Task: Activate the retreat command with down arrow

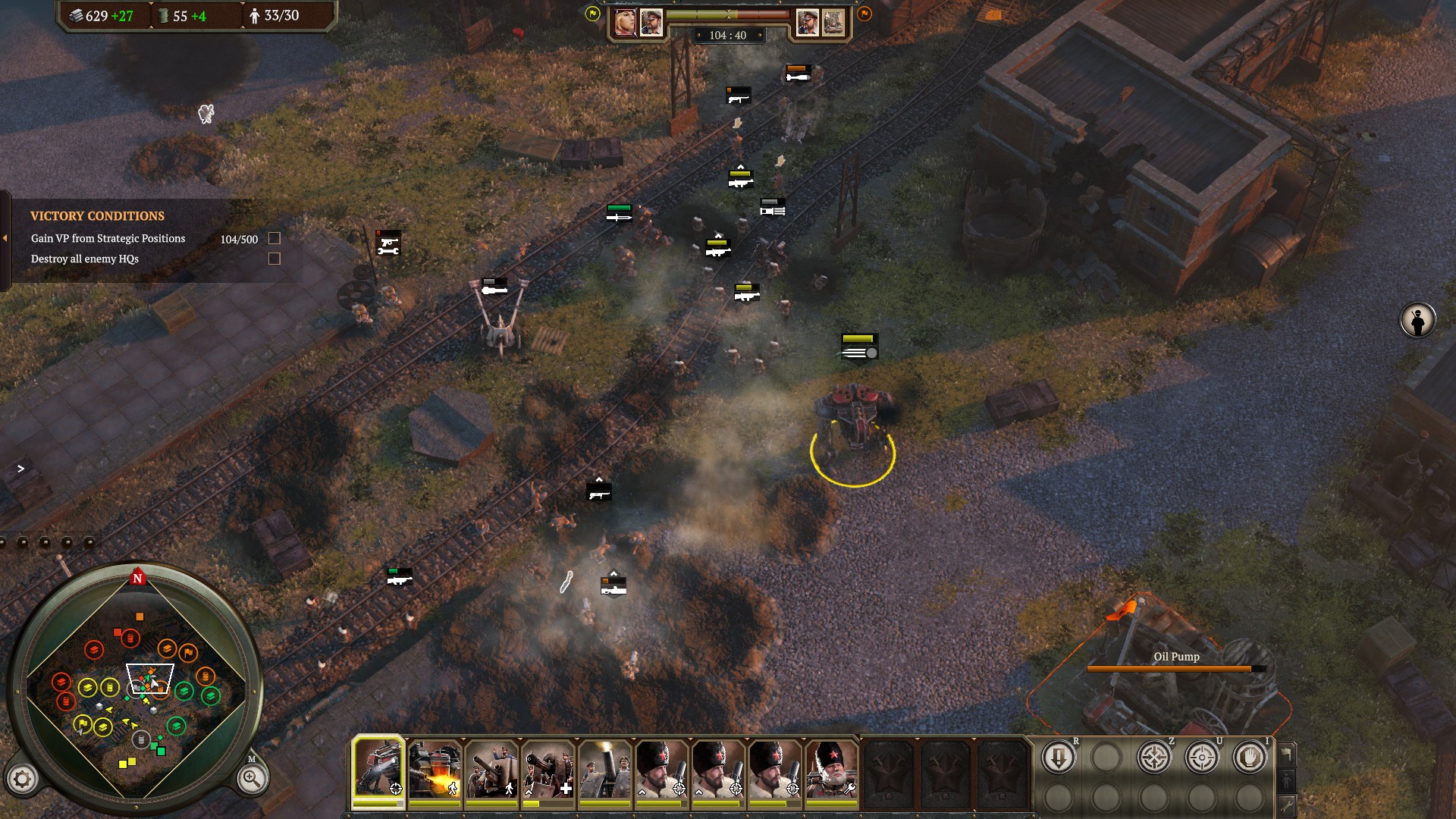Action: [x=1058, y=757]
